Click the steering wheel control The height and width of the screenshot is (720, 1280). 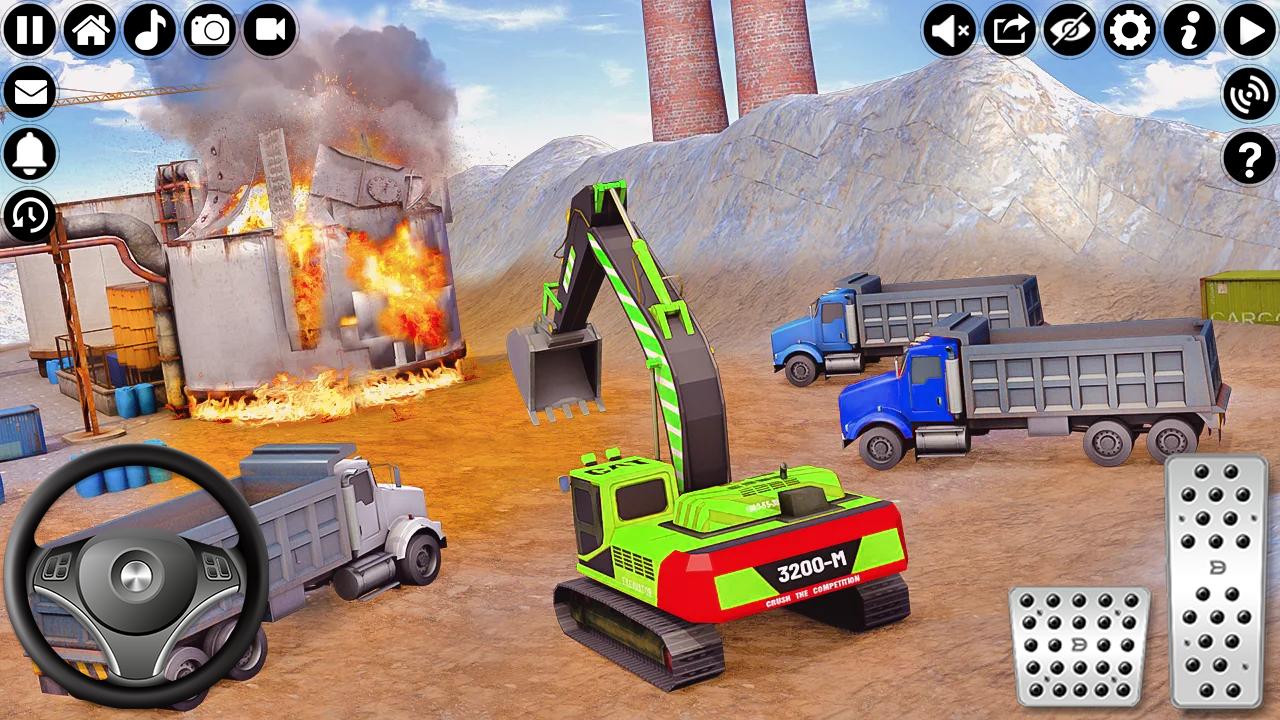[136, 576]
